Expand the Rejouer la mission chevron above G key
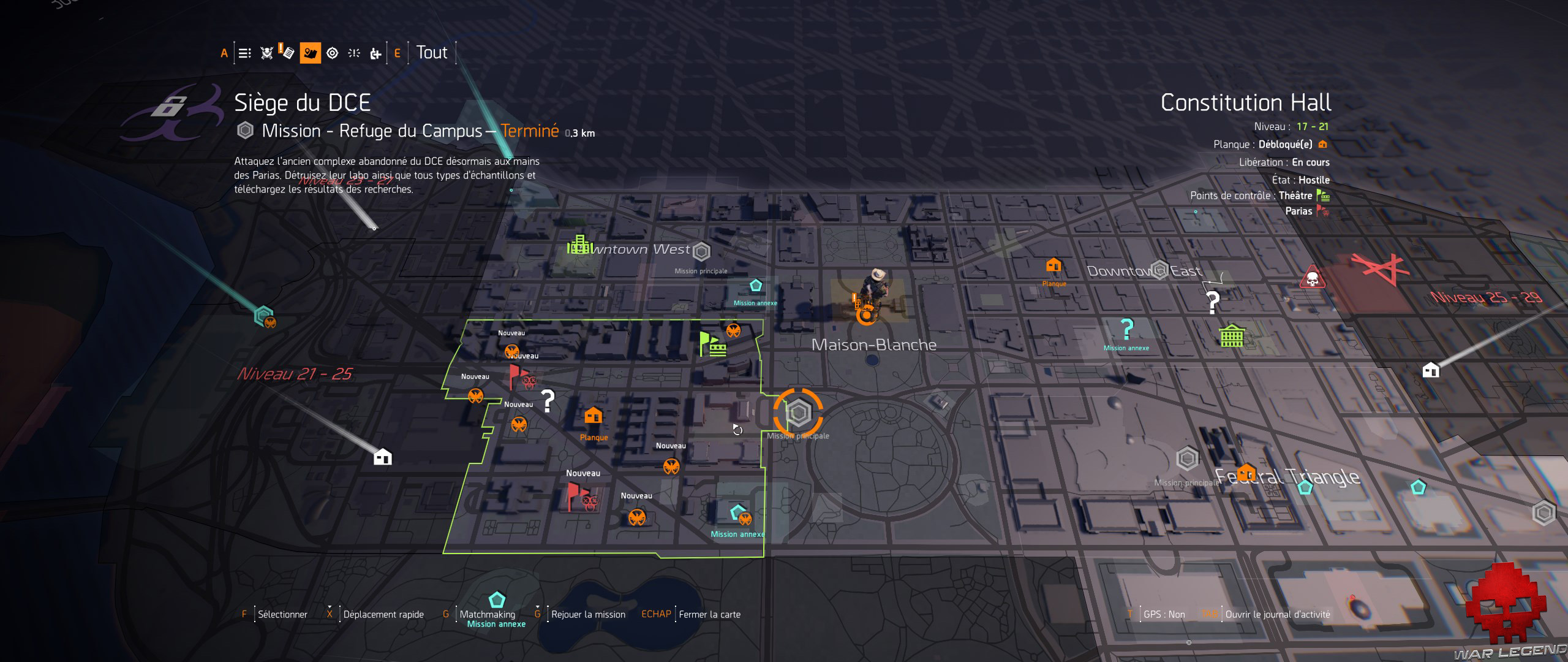This screenshot has height=662, width=1568. click(x=538, y=606)
